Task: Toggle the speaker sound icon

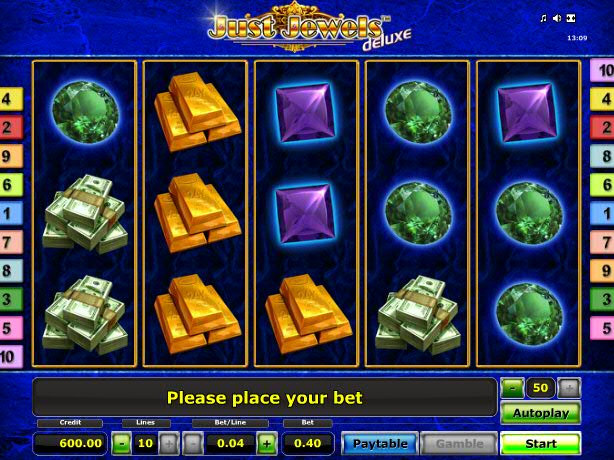Action: pyautogui.click(x=557, y=19)
